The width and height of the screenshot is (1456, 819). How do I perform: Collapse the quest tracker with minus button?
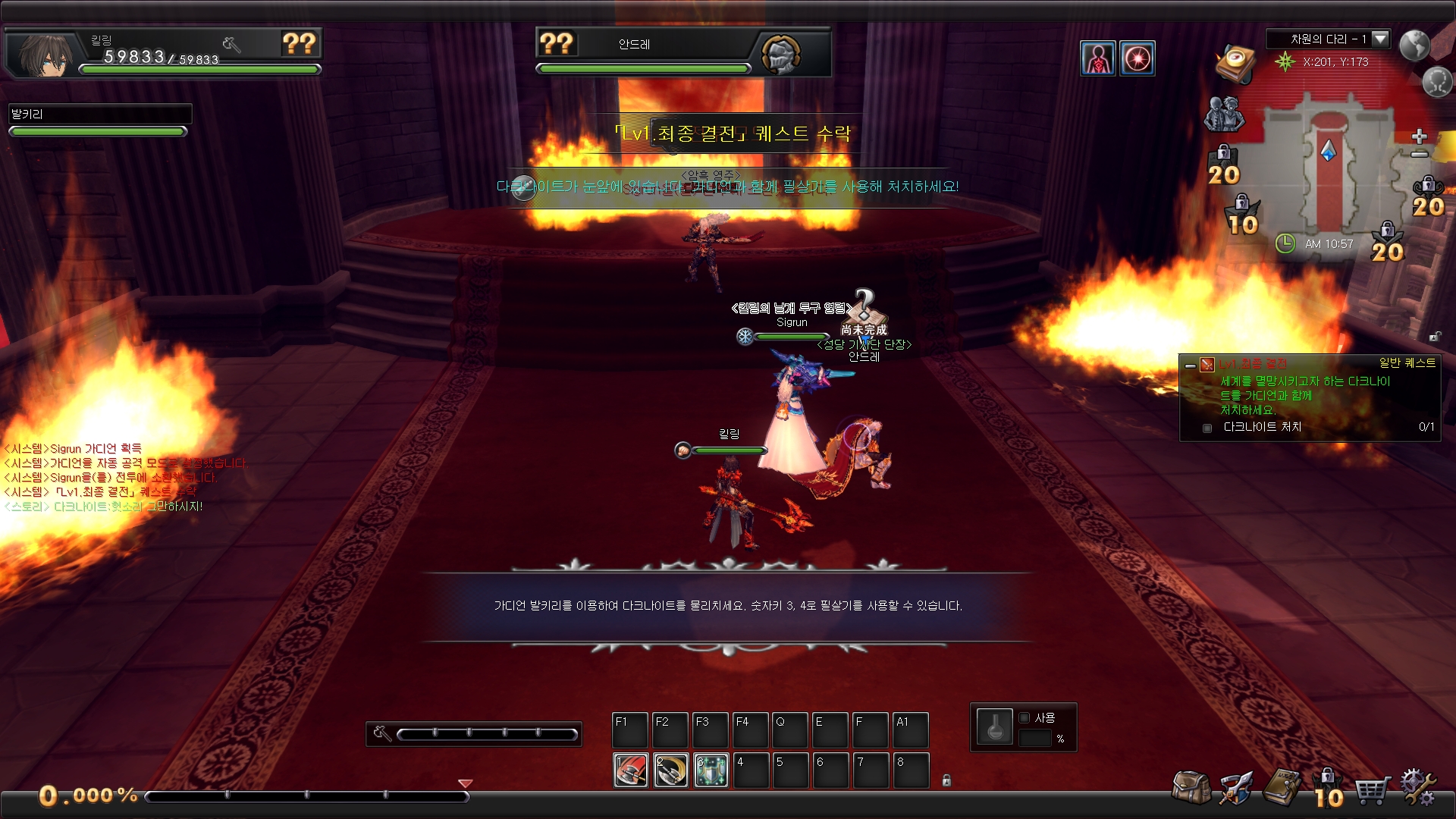(x=1191, y=366)
